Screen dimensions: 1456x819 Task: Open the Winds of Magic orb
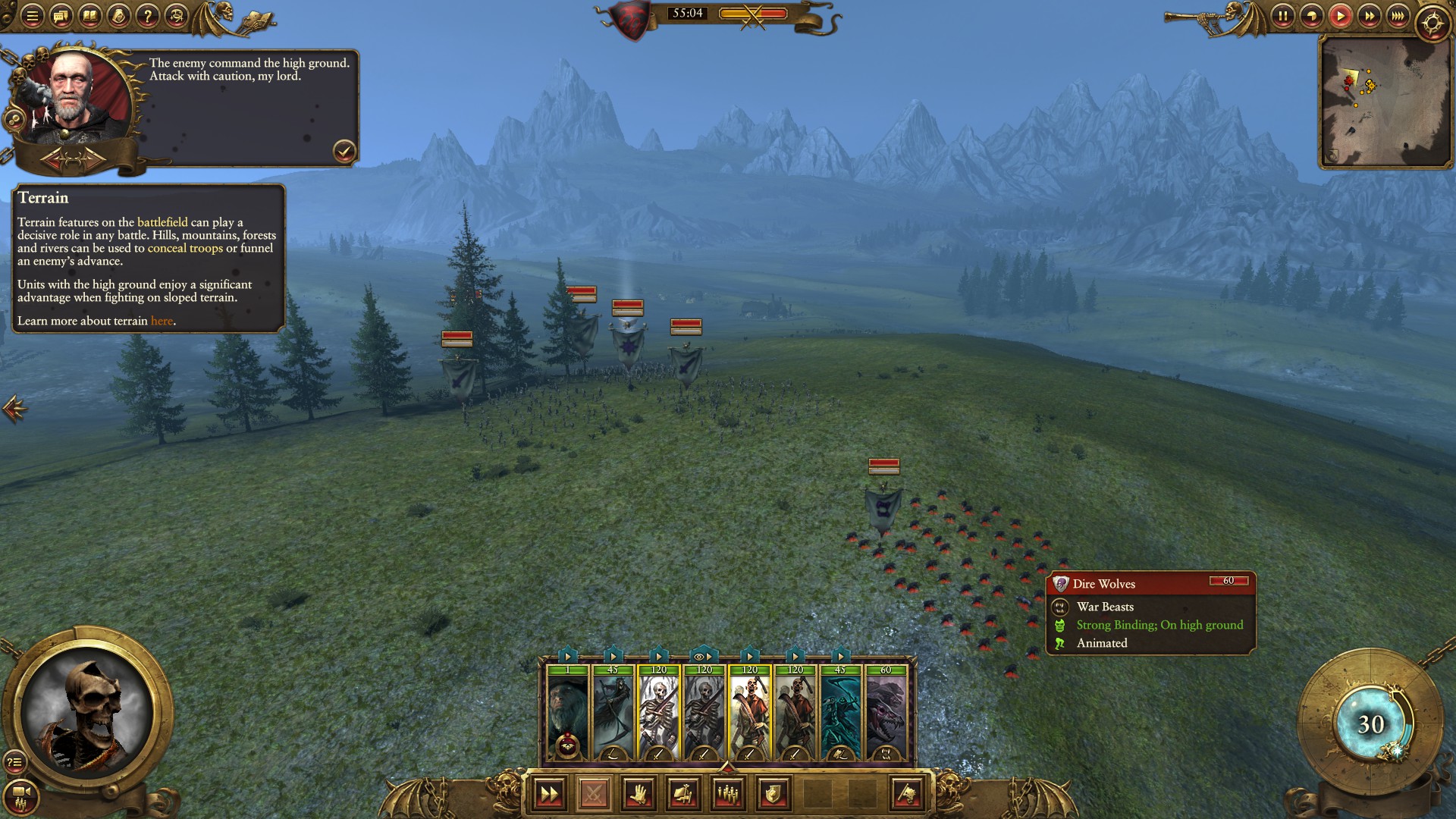tap(1370, 724)
